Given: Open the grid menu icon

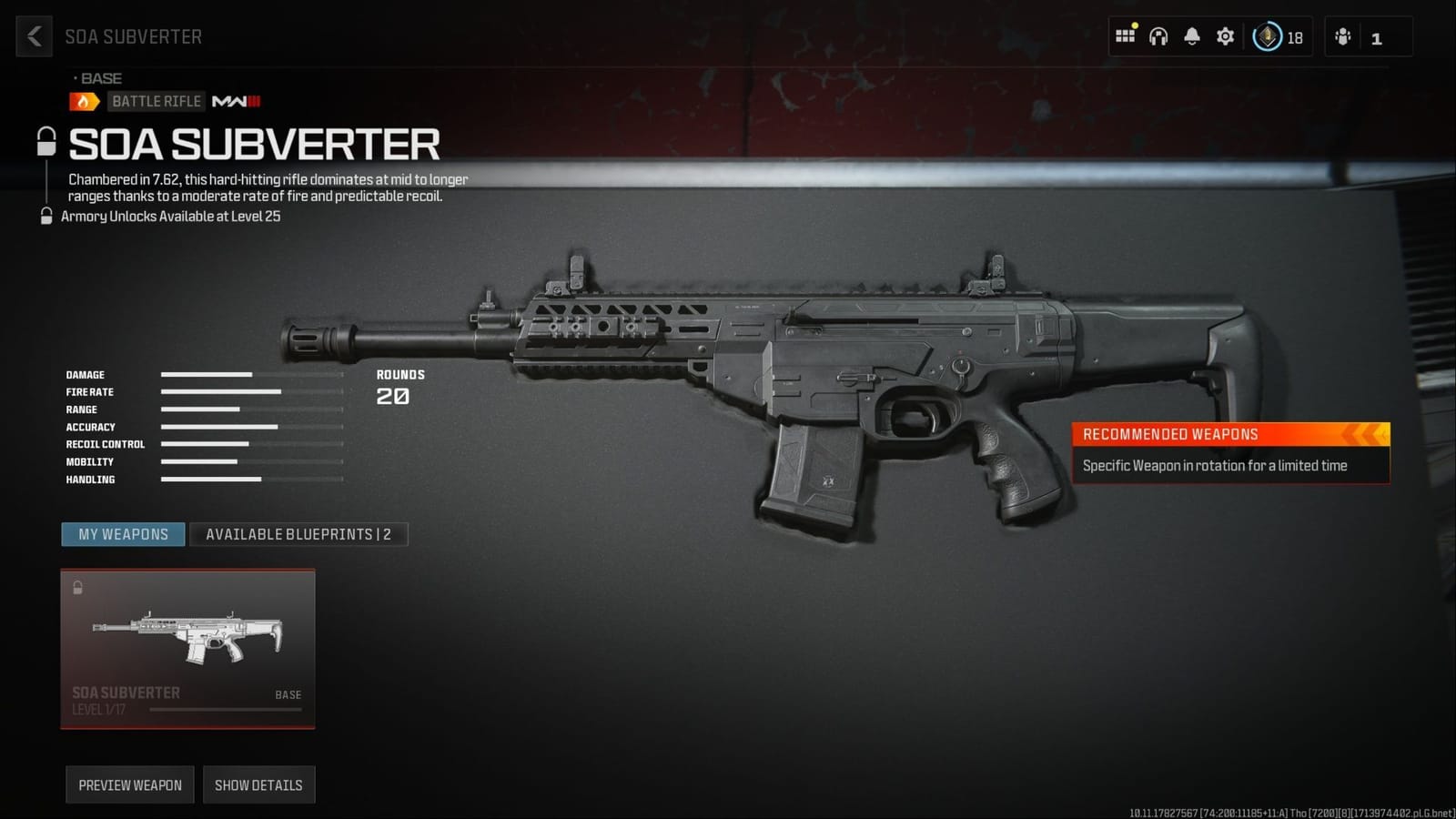Looking at the screenshot, I should pyautogui.click(x=1126, y=36).
